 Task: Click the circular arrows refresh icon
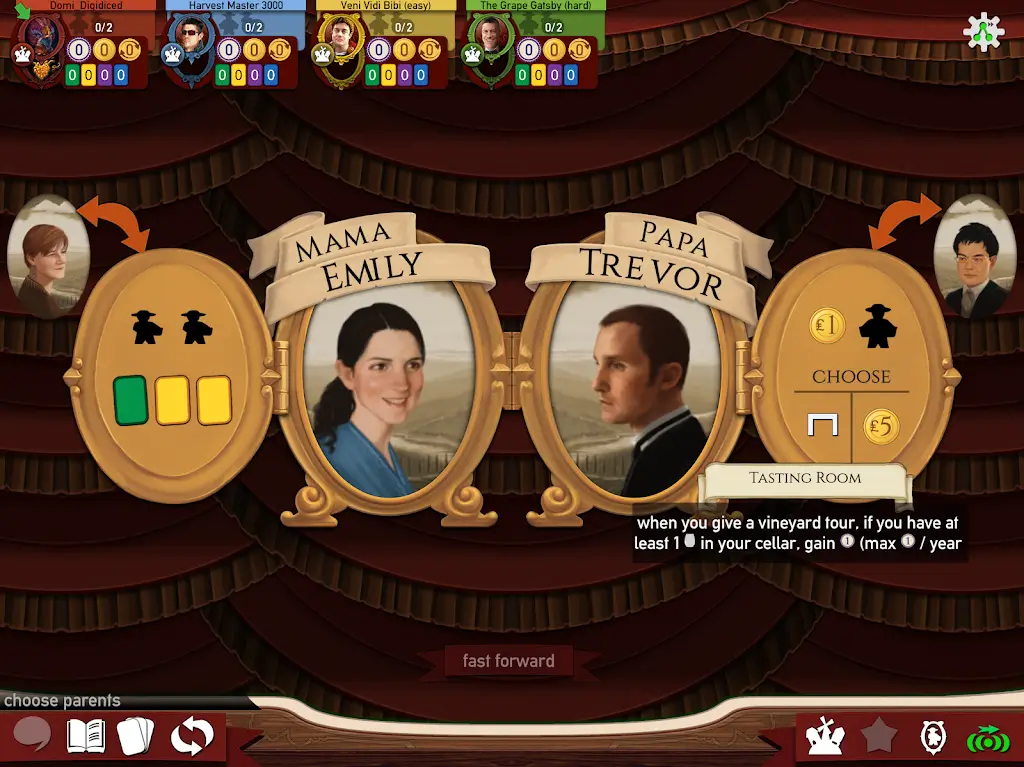pyautogui.click(x=191, y=736)
